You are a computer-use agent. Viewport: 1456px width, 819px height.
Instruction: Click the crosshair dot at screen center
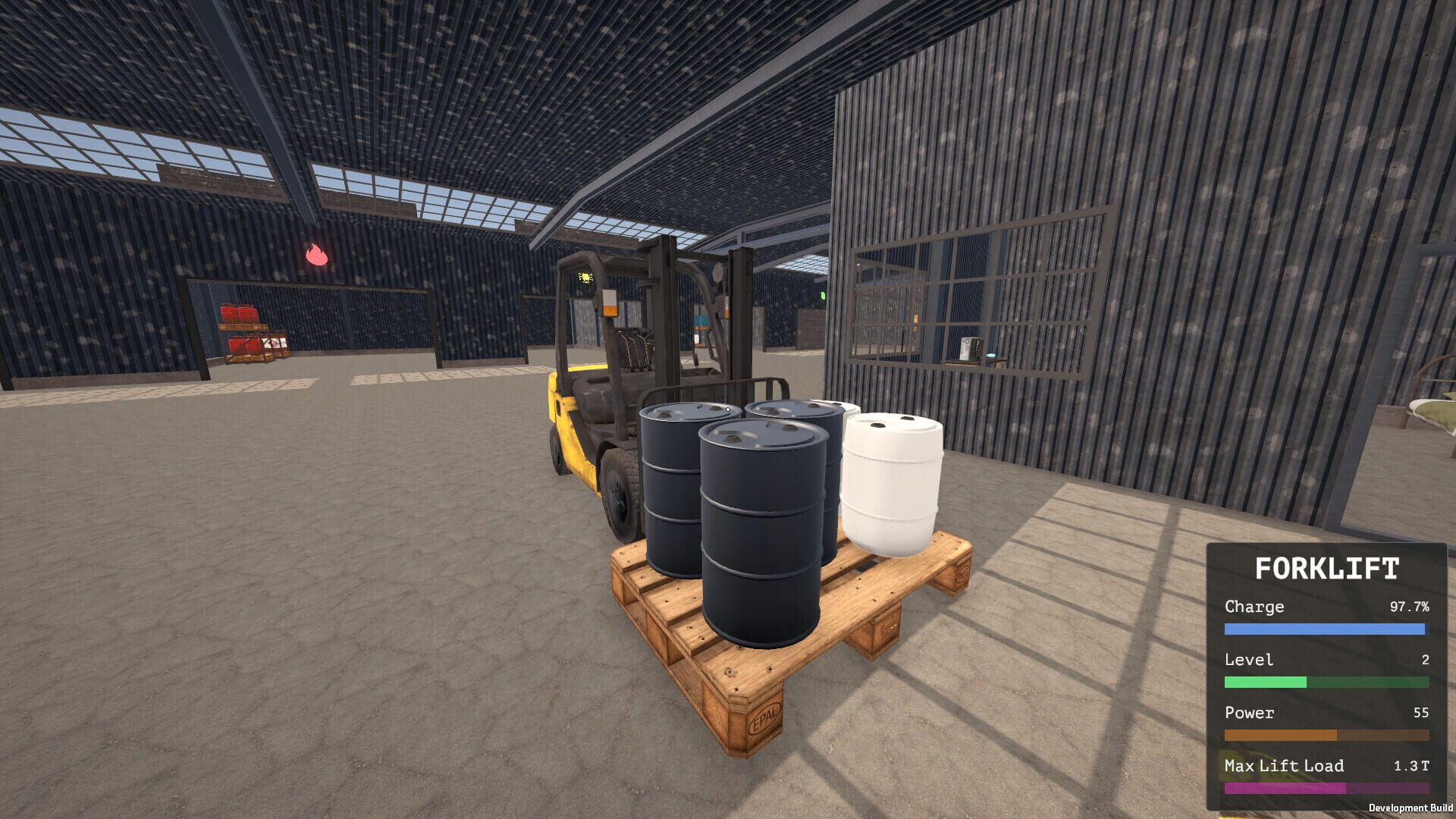pyautogui.click(x=727, y=409)
